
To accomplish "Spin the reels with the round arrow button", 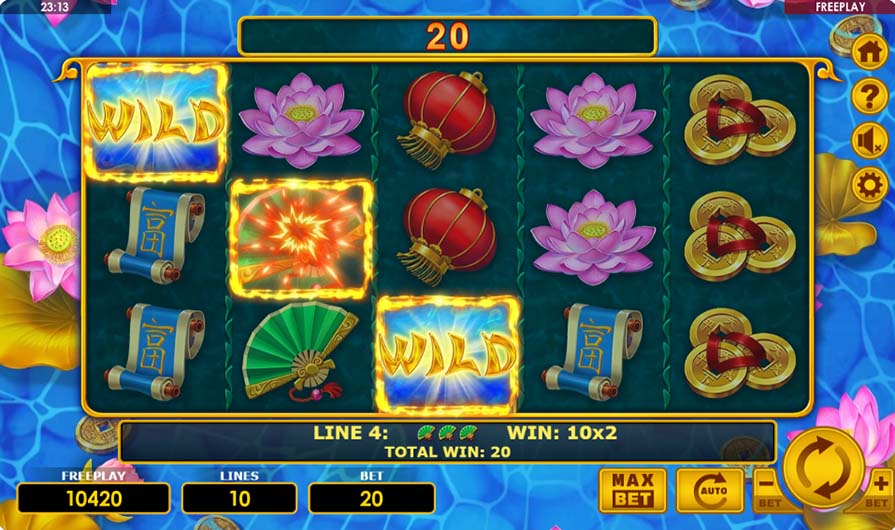I will coord(824,467).
